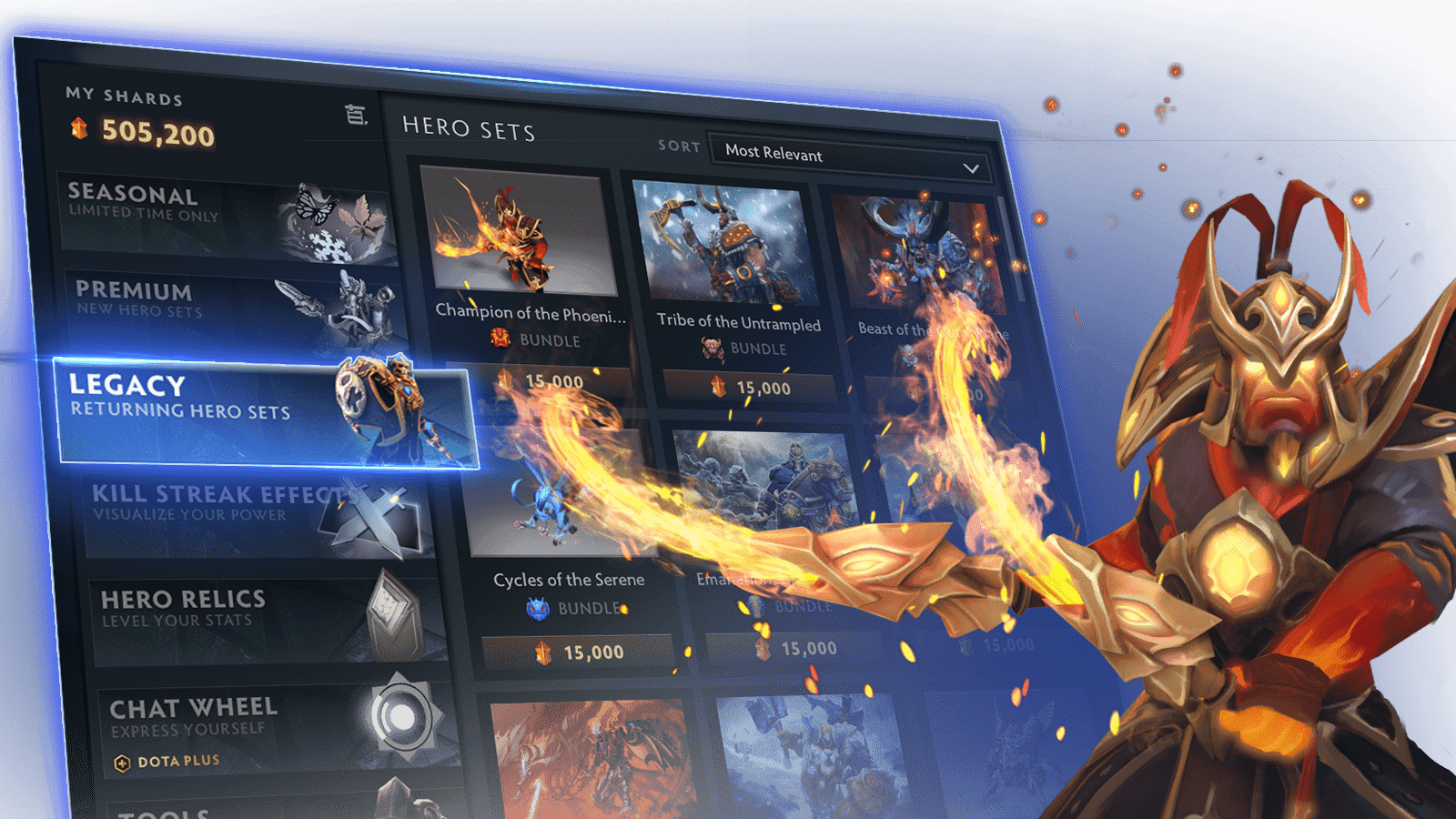Open the Most Relevant sort dropdown
Image resolution: width=1456 pixels, height=819 pixels.
pos(846,157)
